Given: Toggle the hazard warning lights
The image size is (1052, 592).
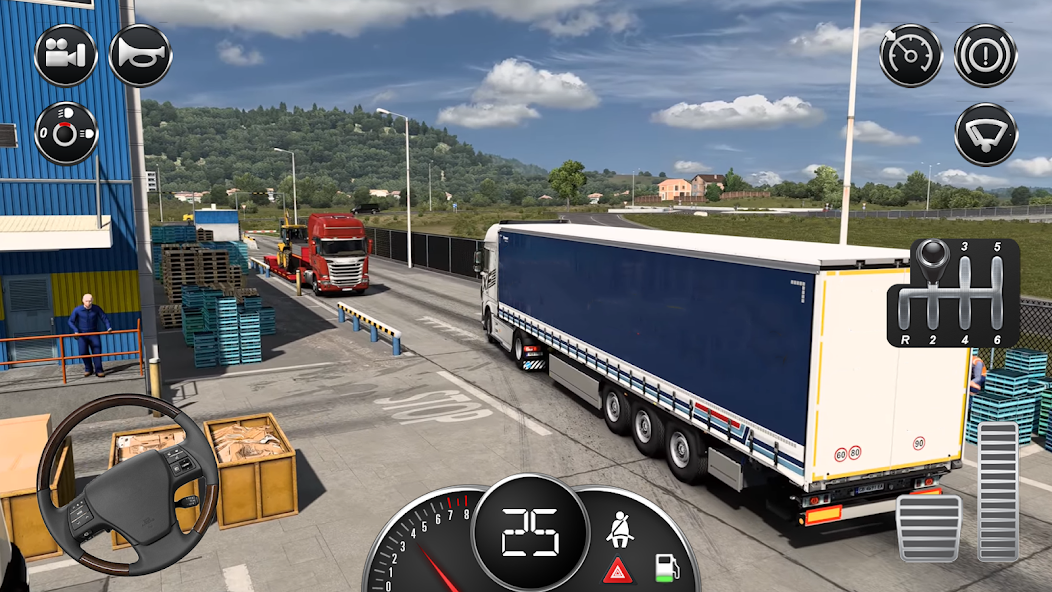Looking at the screenshot, I should click(617, 571).
